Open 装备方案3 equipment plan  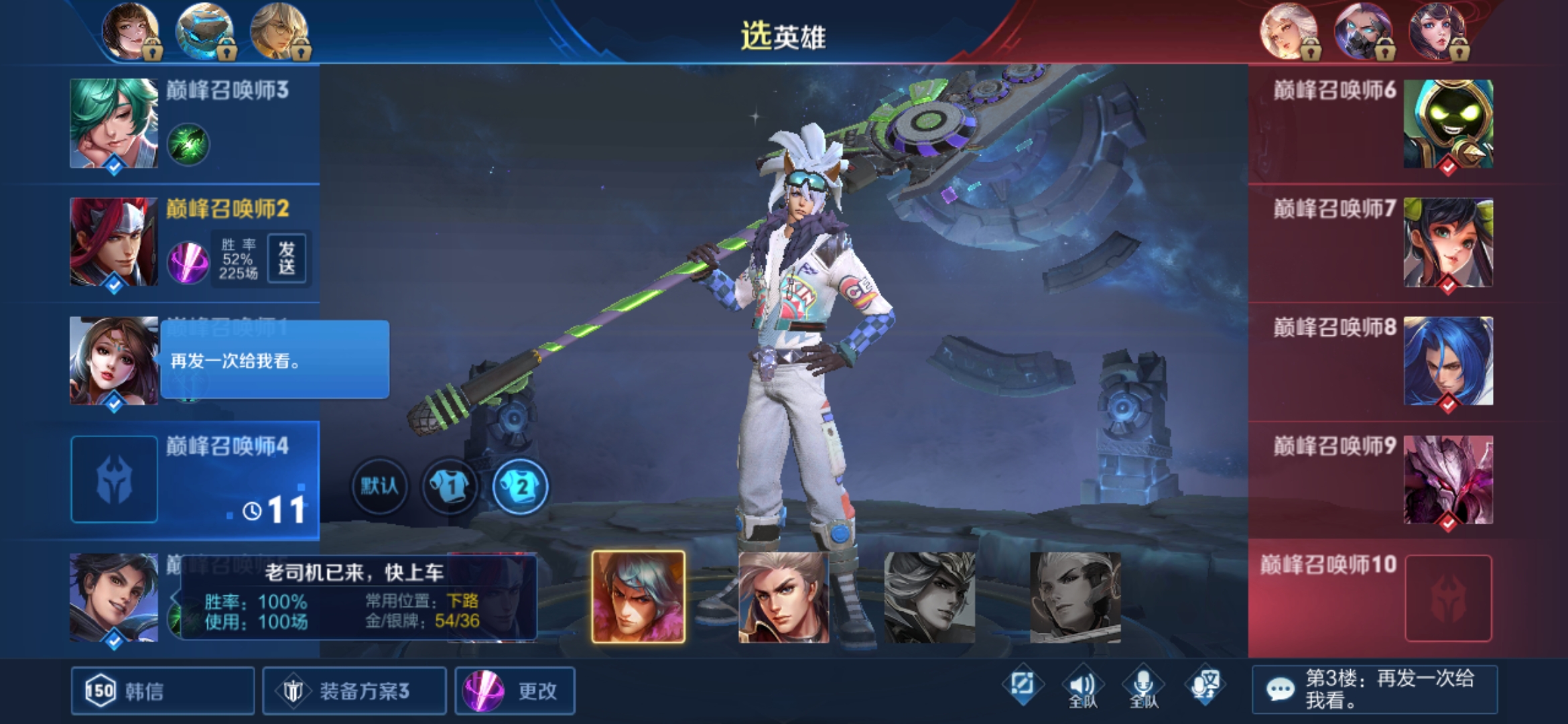354,690
